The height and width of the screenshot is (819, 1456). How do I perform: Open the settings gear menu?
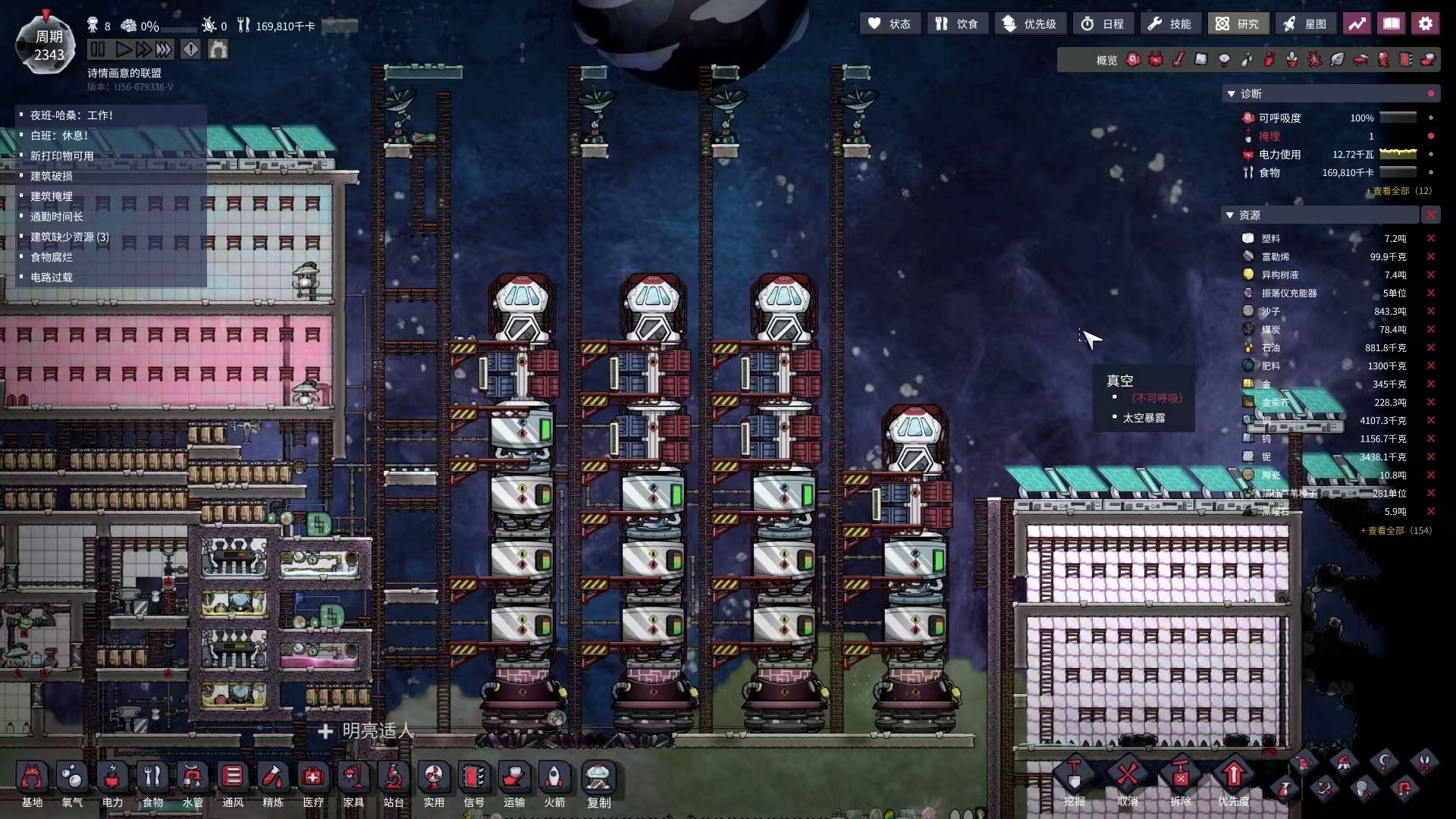[1425, 24]
